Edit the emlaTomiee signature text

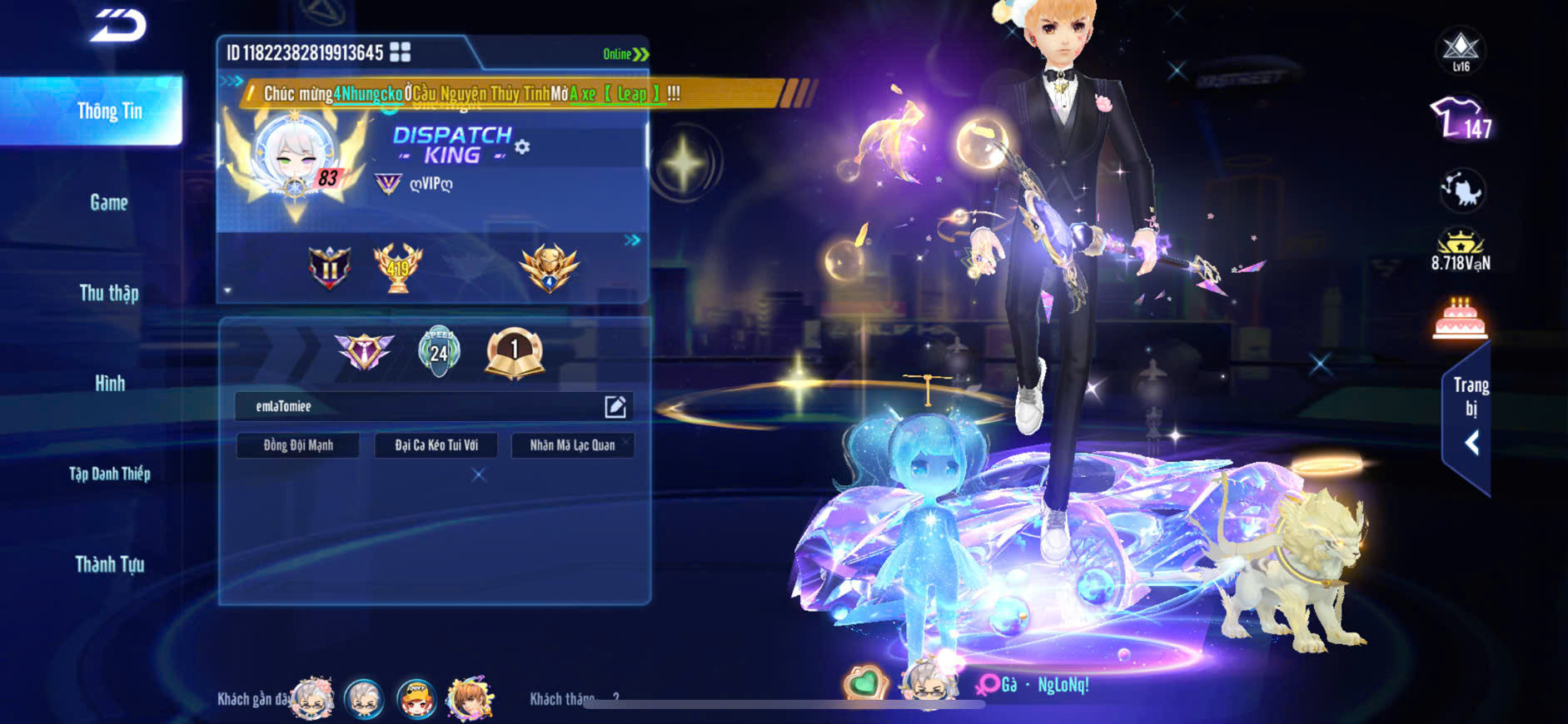click(x=615, y=406)
